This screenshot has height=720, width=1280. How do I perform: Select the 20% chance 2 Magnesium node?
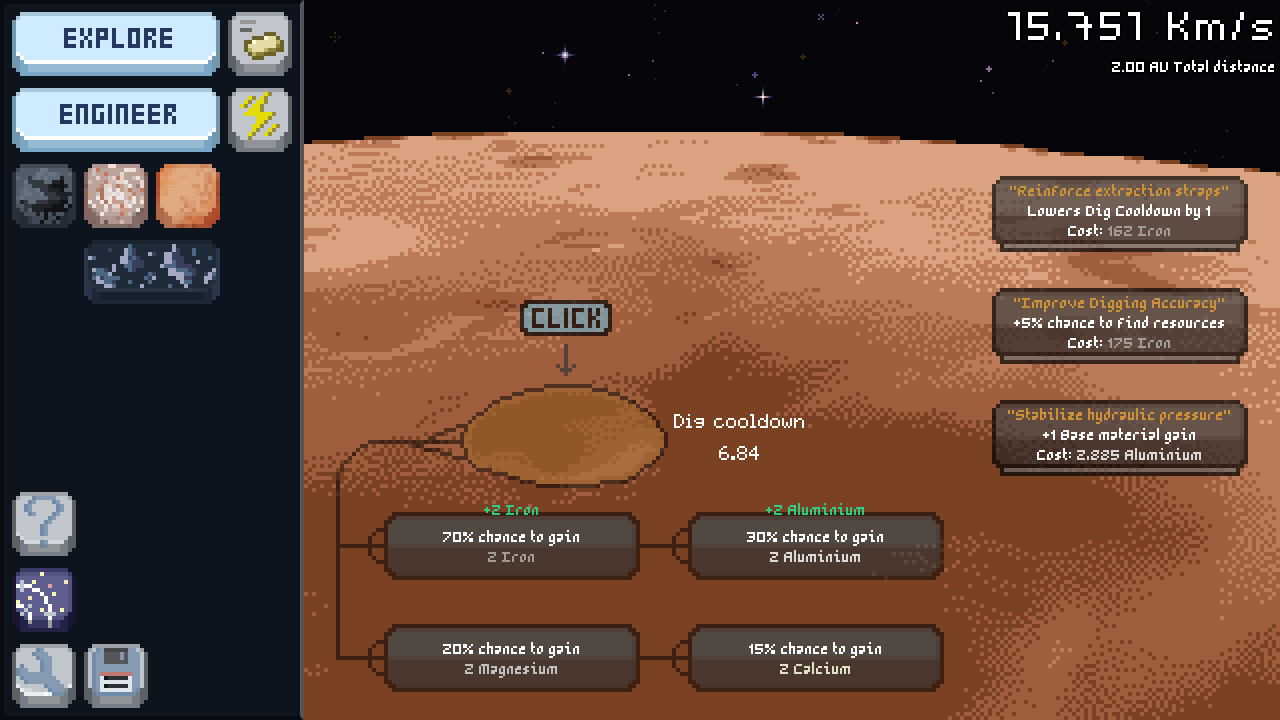pos(510,658)
